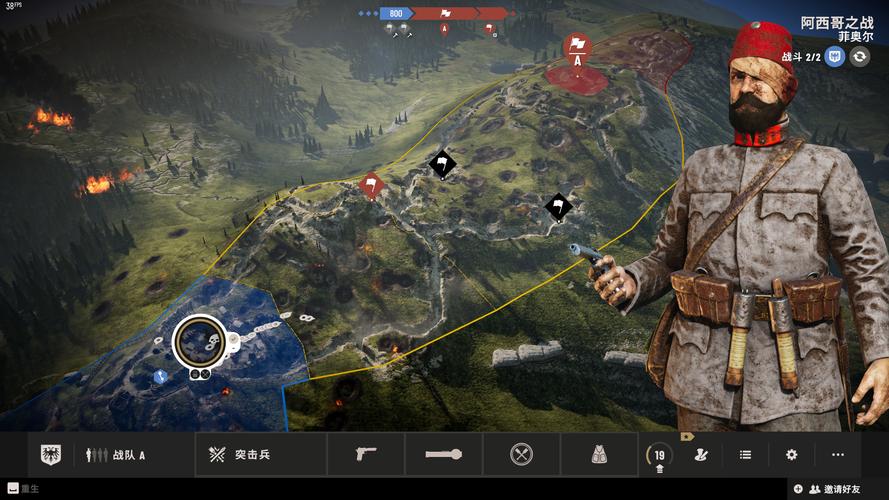Click the grey swap teams arrows icon
The image size is (889, 500).
click(860, 57)
